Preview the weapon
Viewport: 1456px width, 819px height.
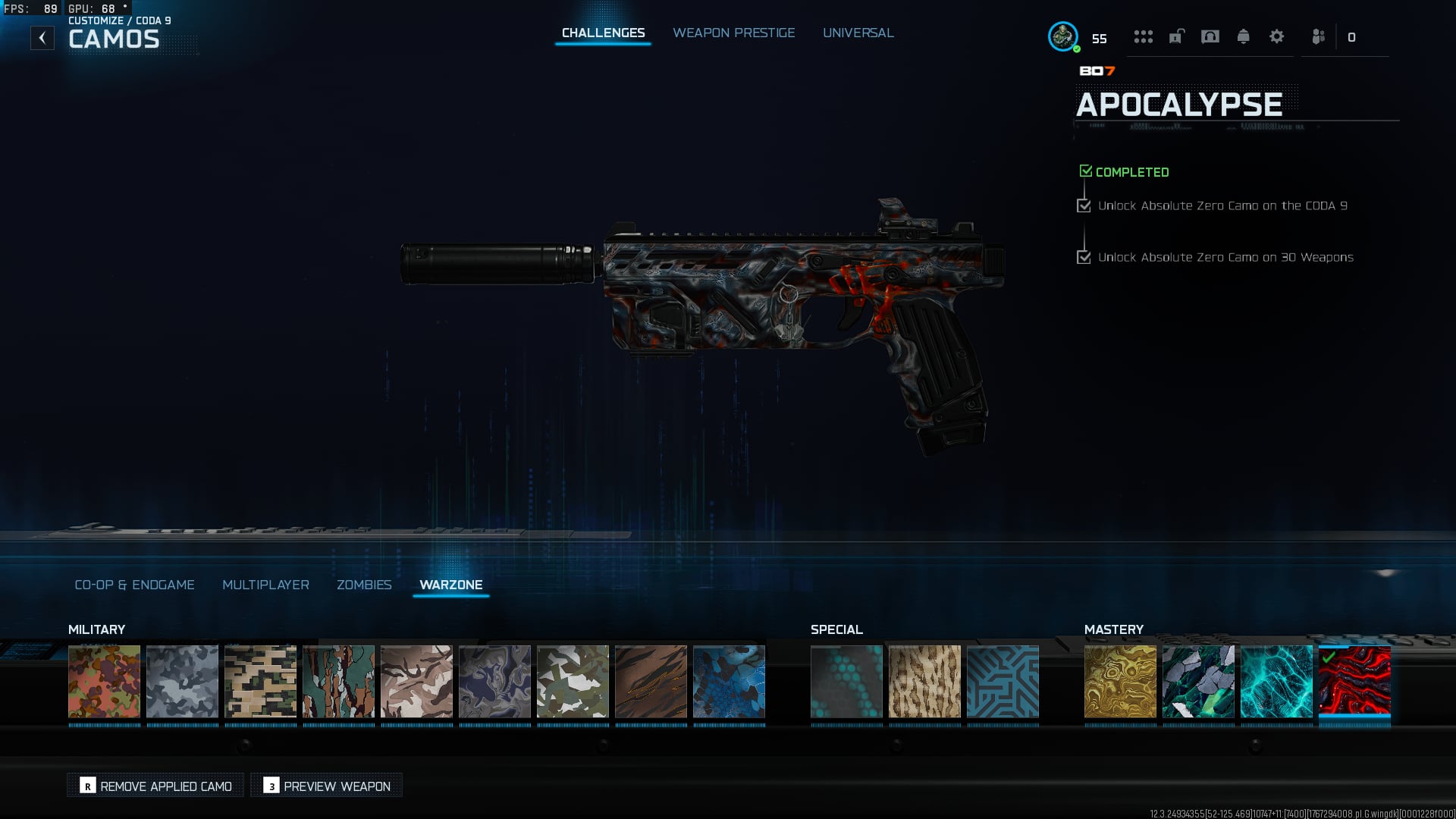[327, 786]
